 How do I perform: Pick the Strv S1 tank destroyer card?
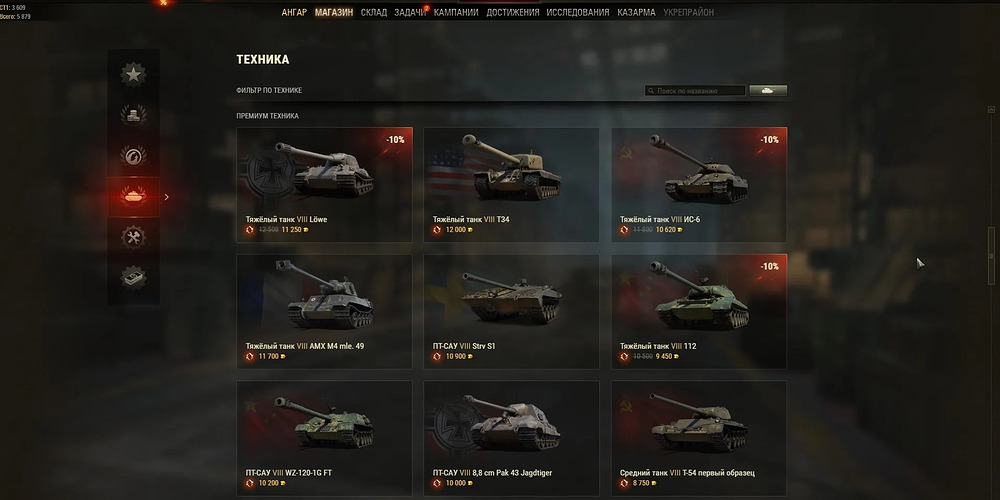click(511, 311)
